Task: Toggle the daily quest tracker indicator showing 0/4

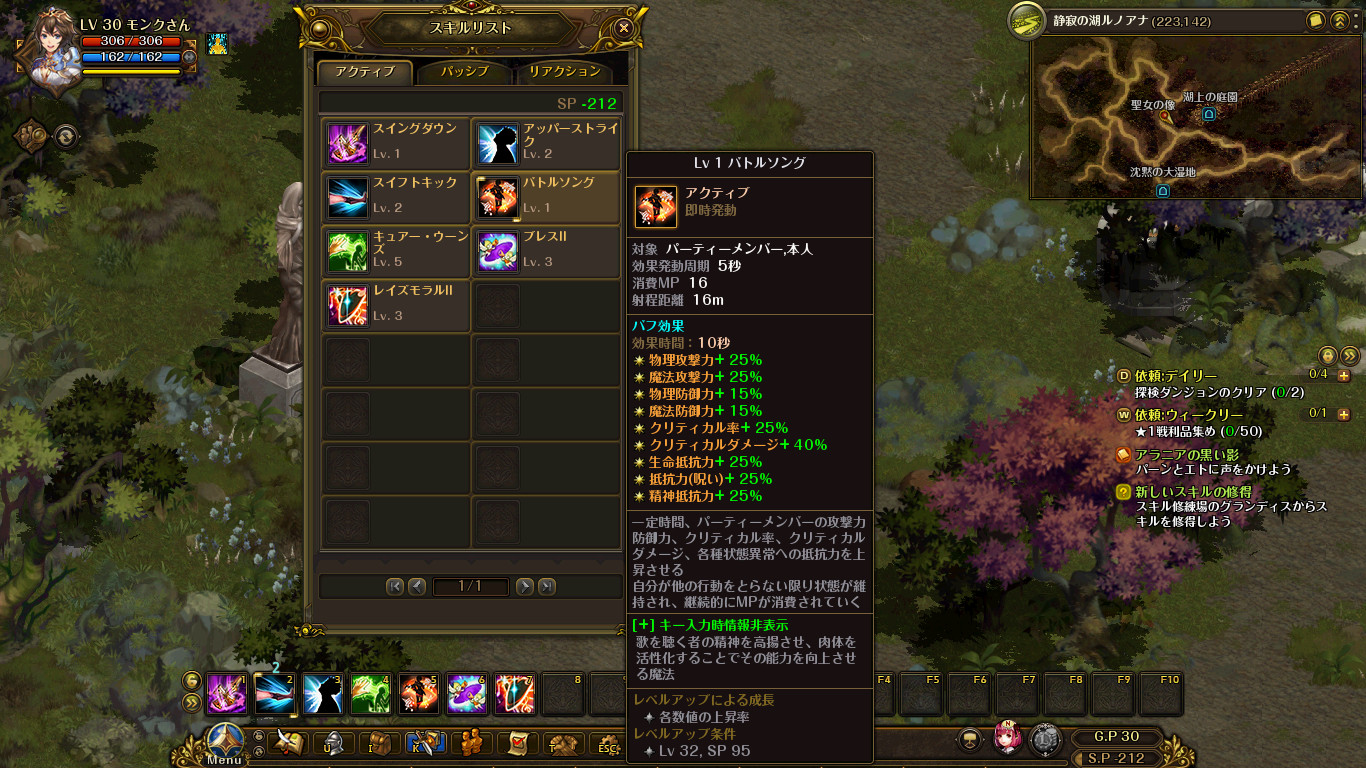Action: point(1318,374)
